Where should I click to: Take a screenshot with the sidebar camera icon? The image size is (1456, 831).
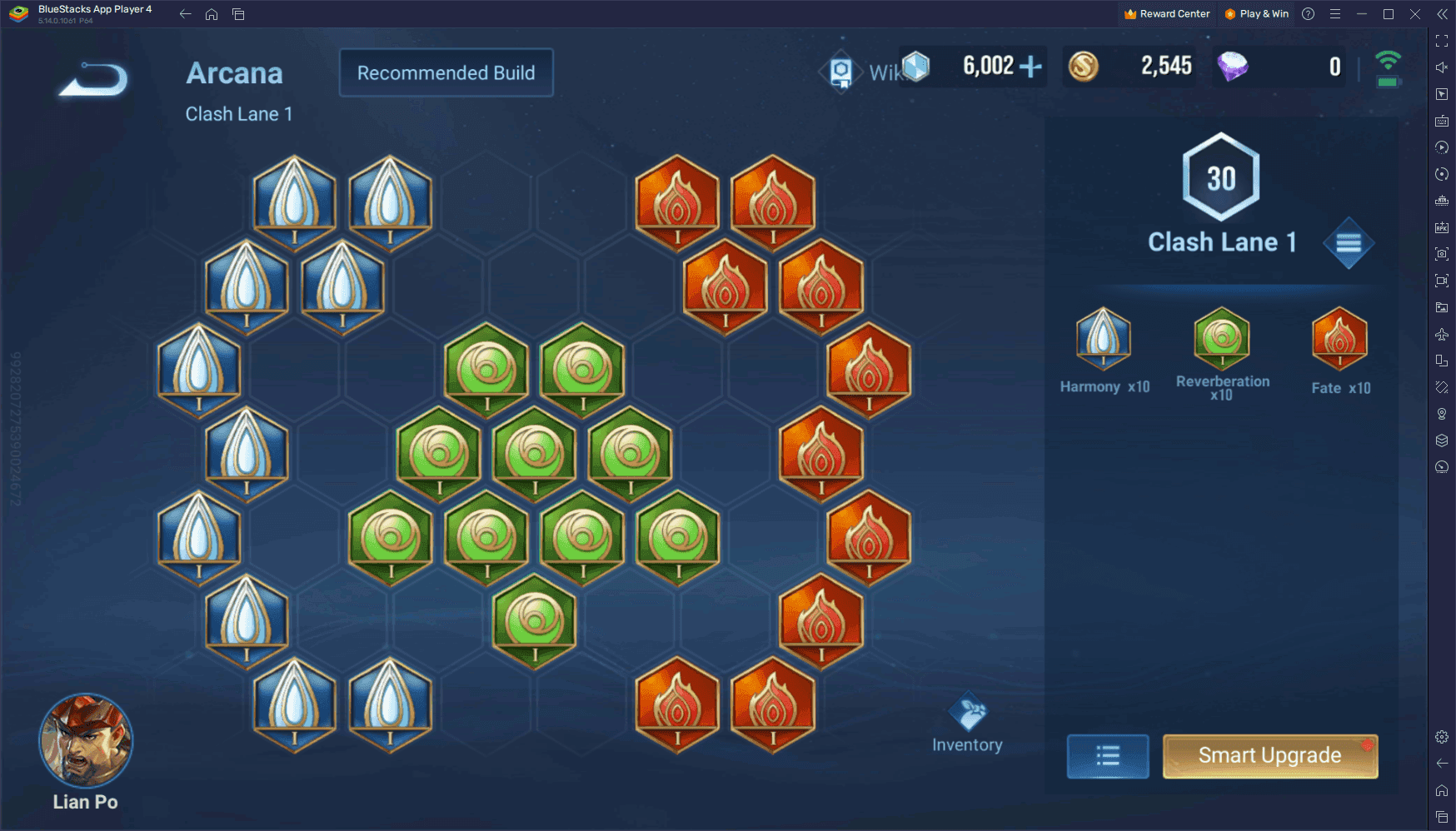[x=1441, y=254]
